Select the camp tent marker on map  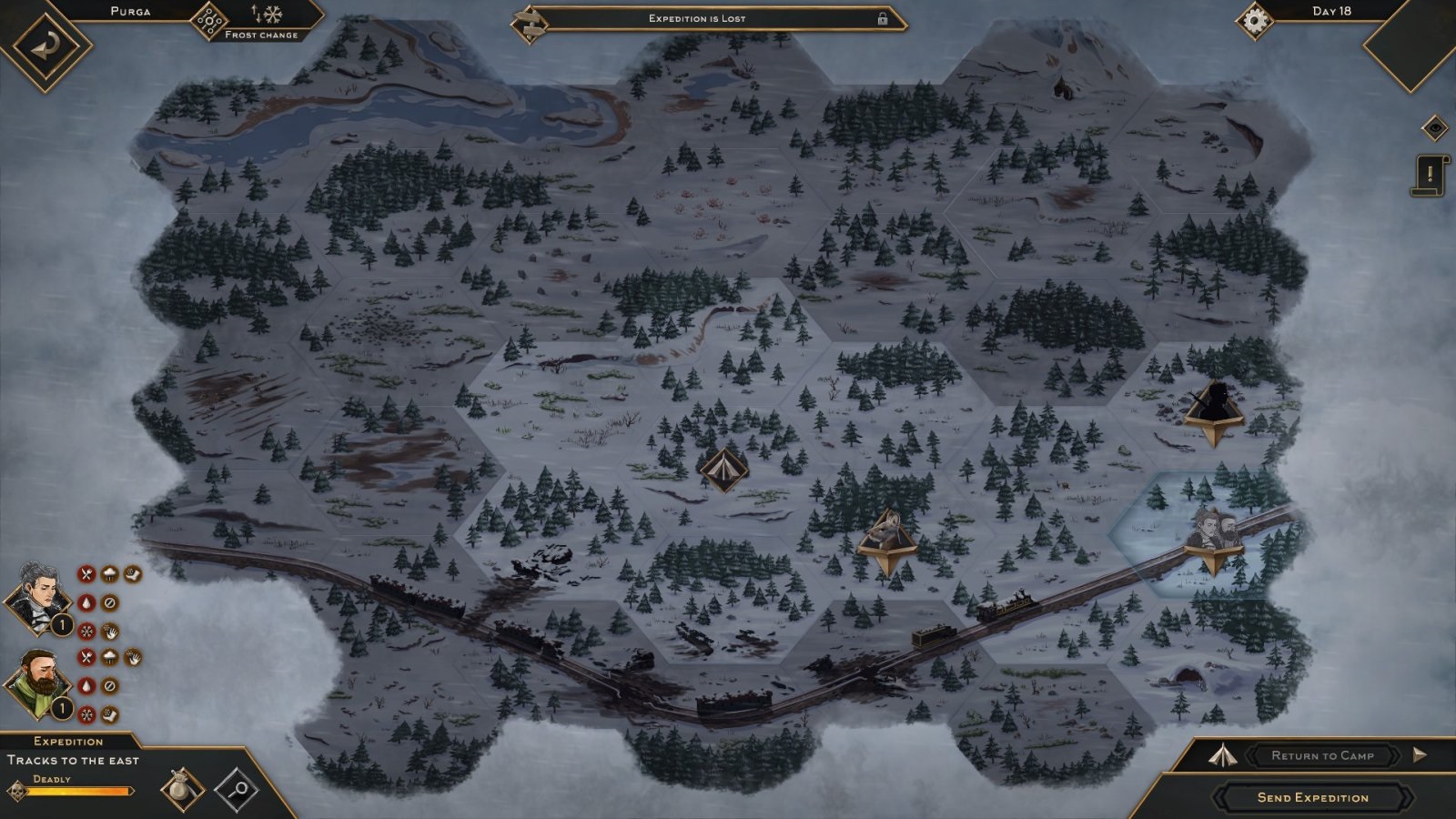(723, 470)
